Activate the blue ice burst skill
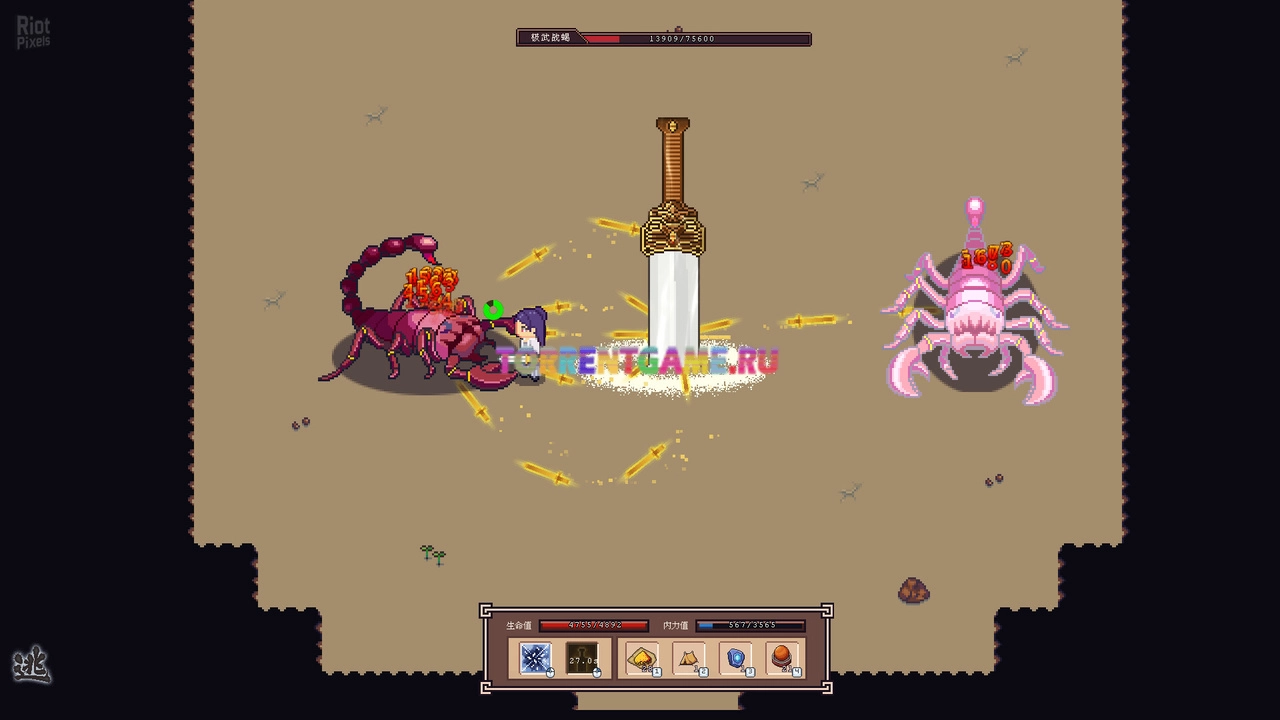 (535, 658)
